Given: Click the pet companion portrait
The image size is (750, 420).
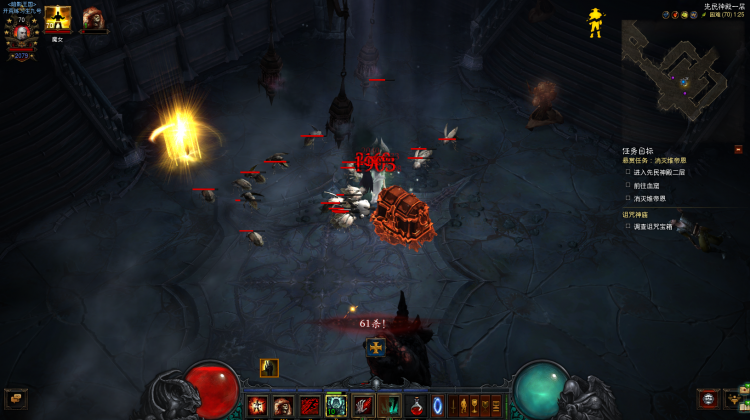Looking at the screenshot, I should [x=93, y=17].
